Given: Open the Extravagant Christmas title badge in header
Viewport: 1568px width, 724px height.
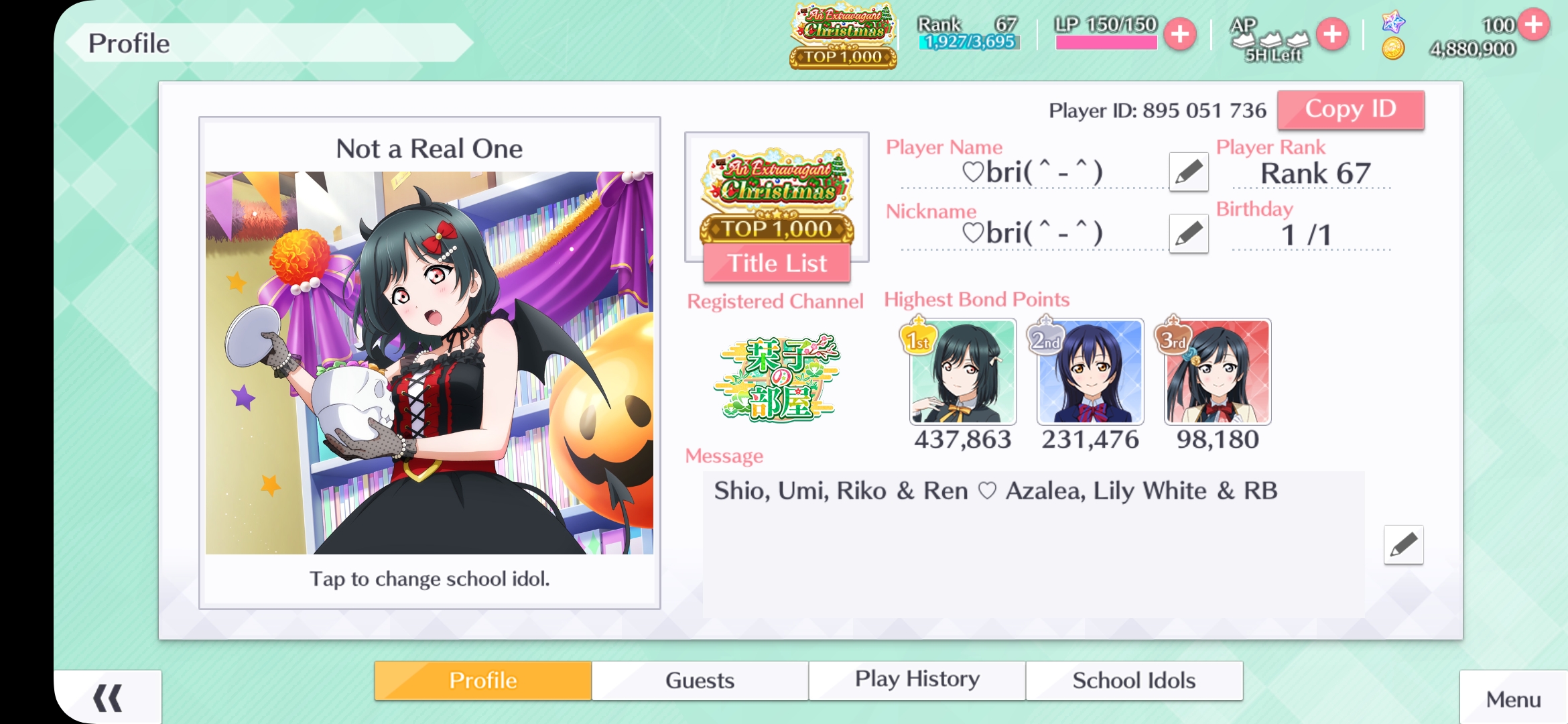Looking at the screenshot, I should [843, 36].
